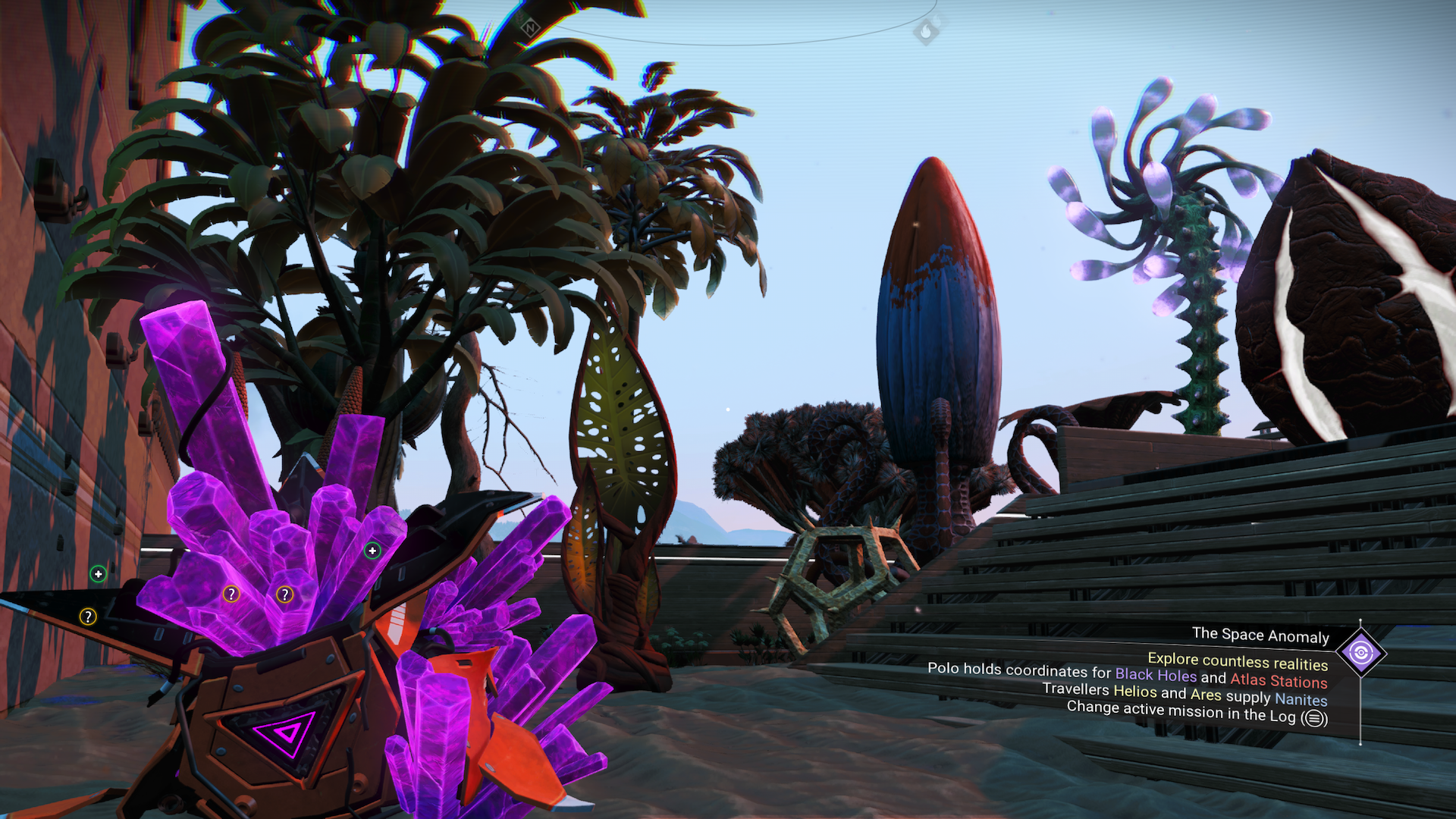1456x819 pixels.
Task: Select the rightmost question mark marker near the crystals
Action: click(285, 595)
